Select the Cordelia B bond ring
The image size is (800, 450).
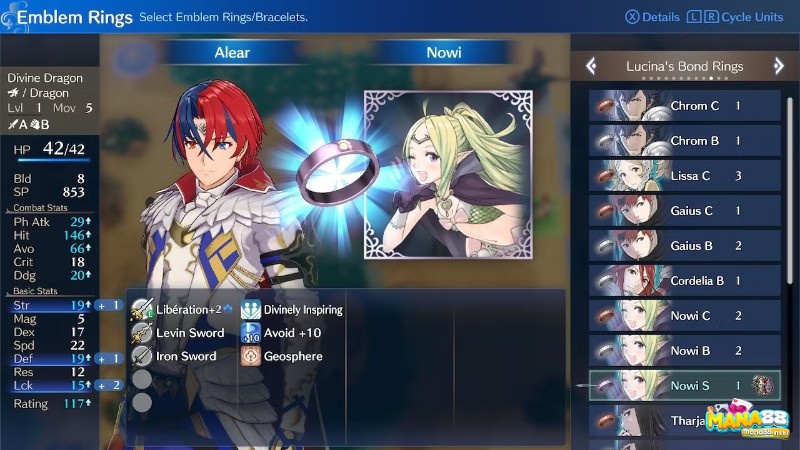pos(685,281)
